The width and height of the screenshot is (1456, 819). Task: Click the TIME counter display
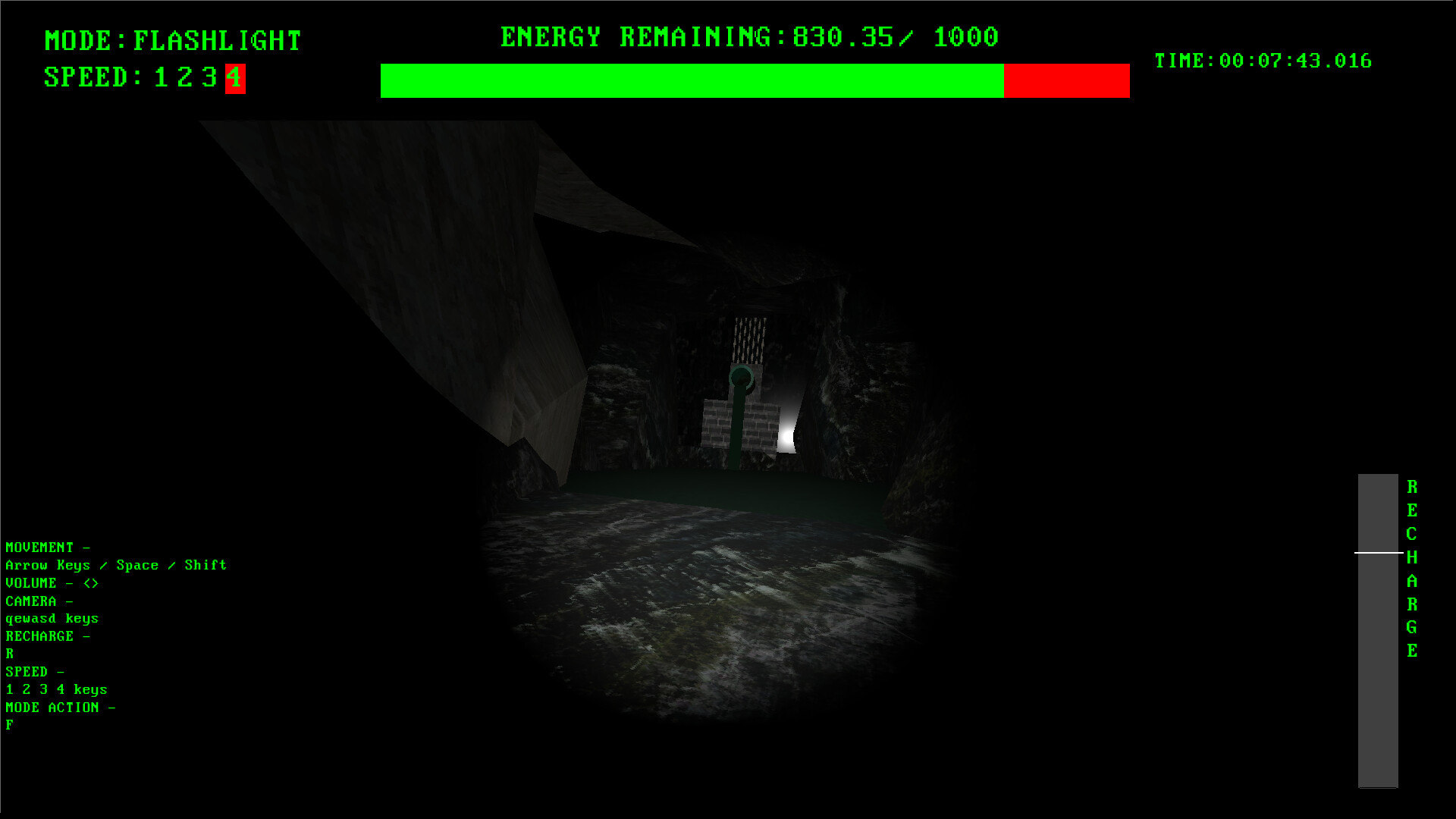[x=1263, y=61]
